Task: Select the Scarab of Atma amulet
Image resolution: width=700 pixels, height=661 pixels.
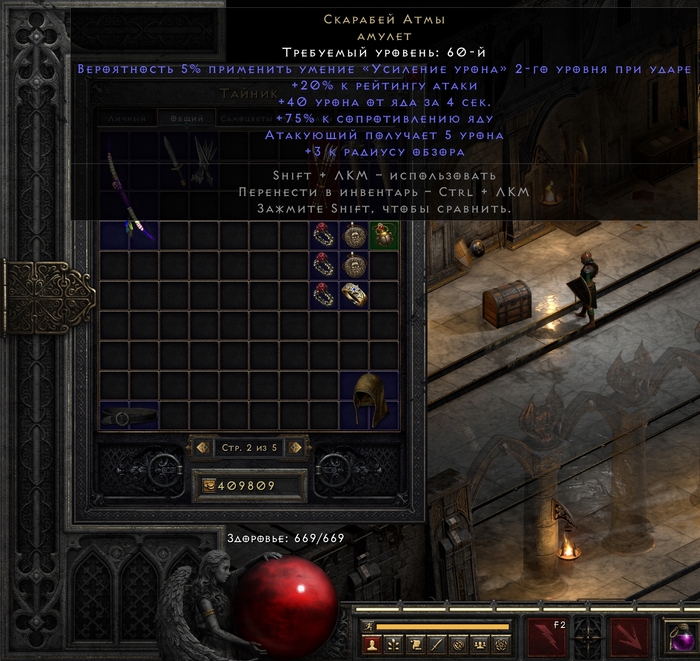Action: pos(384,235)
